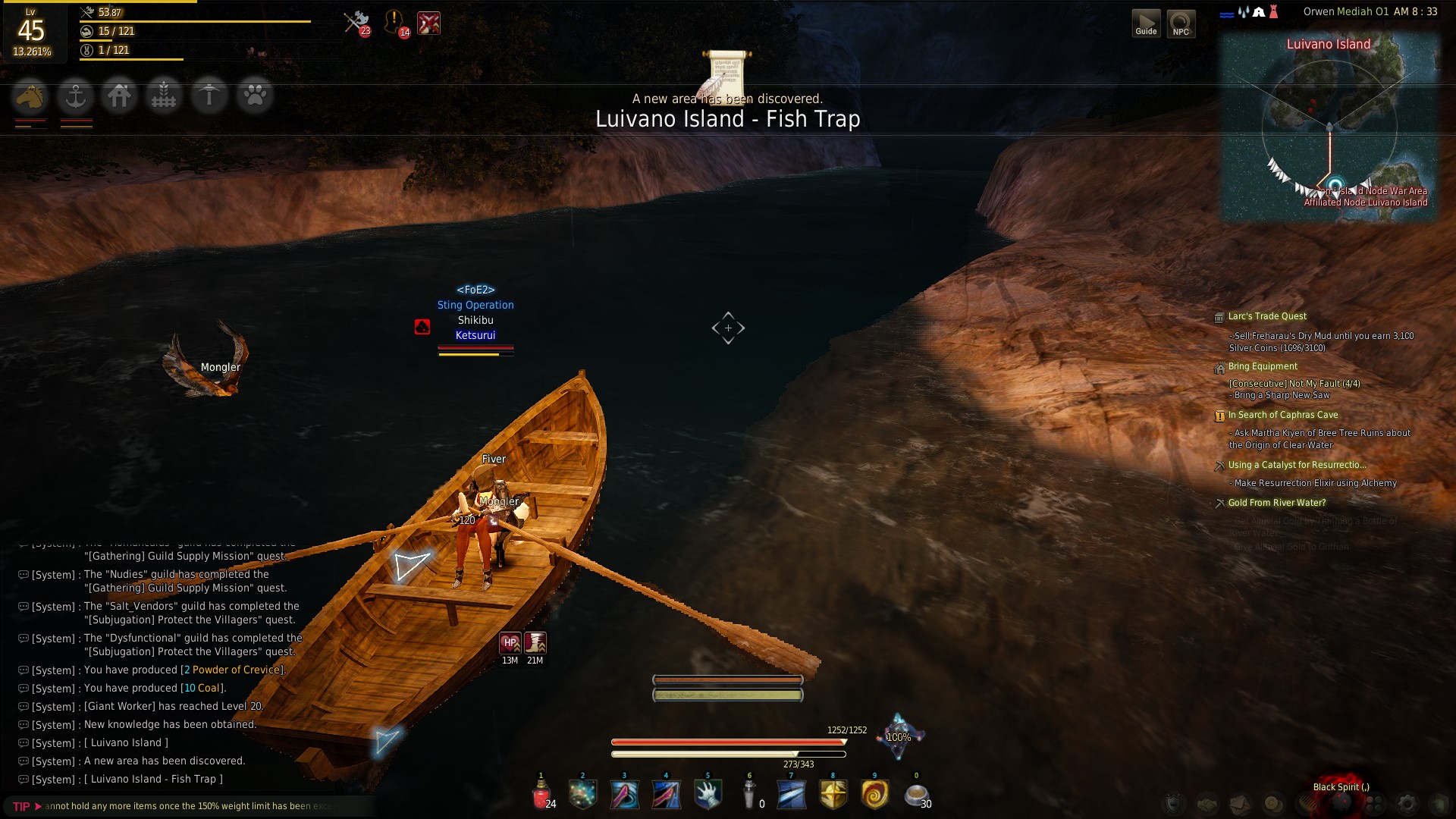Select the In Search of Caphras Cave quest

(x=1282, y=415)
